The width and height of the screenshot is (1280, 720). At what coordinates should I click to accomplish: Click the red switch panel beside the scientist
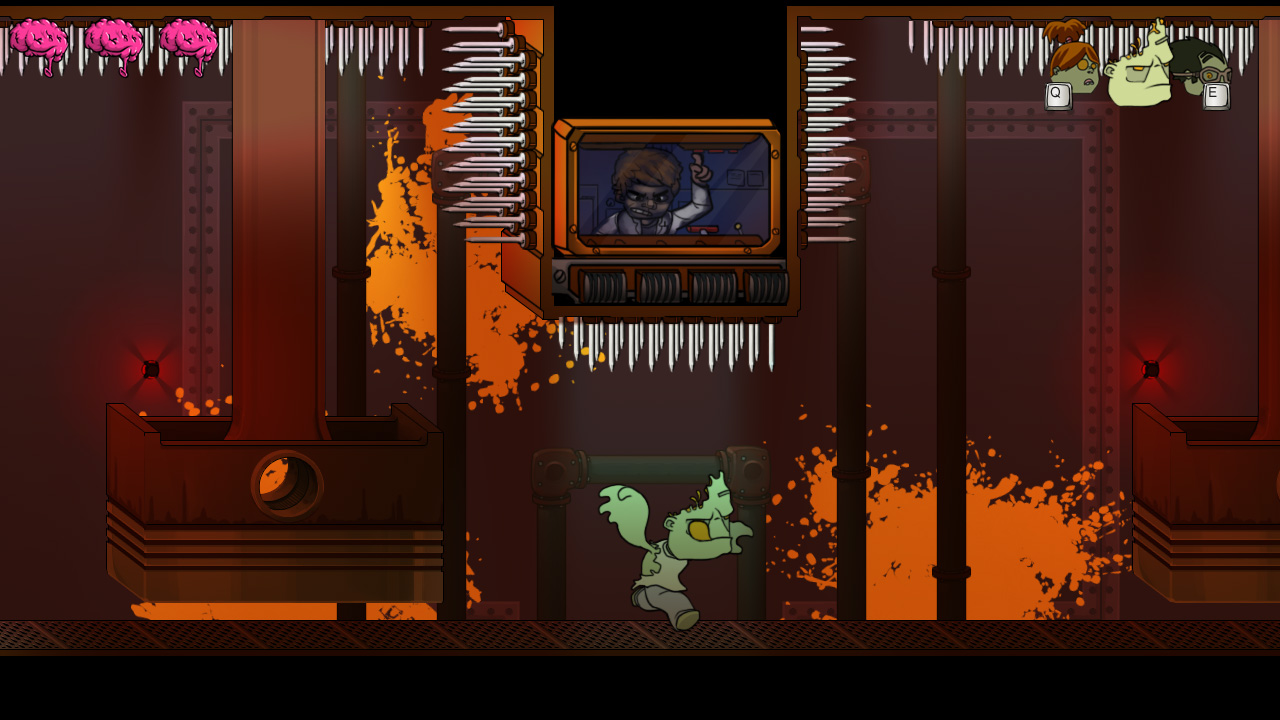point(703,228)
